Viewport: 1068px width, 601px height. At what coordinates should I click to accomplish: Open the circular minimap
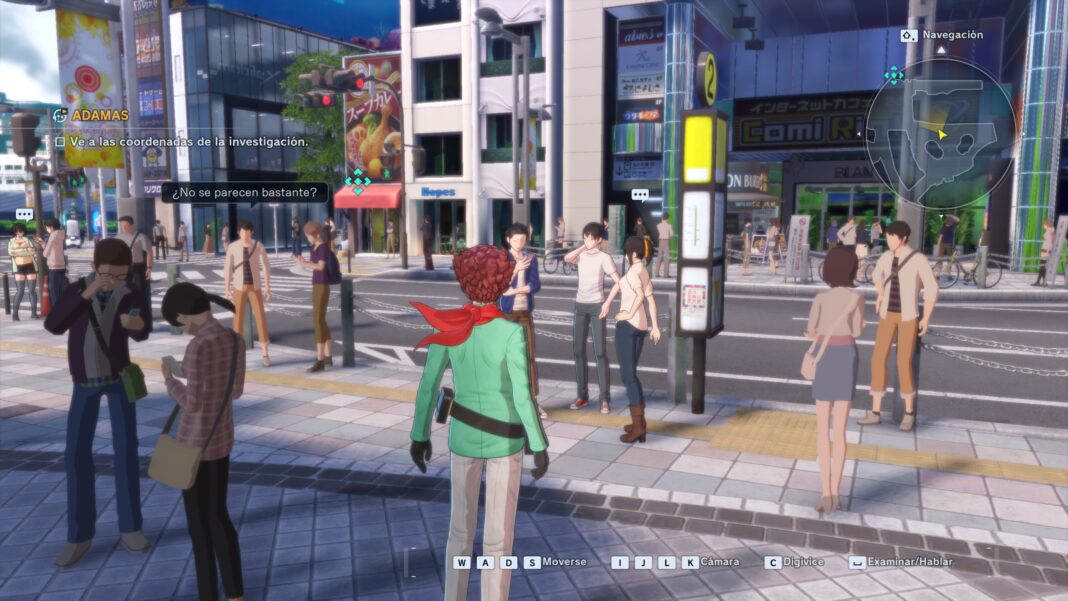click(940, 132)
